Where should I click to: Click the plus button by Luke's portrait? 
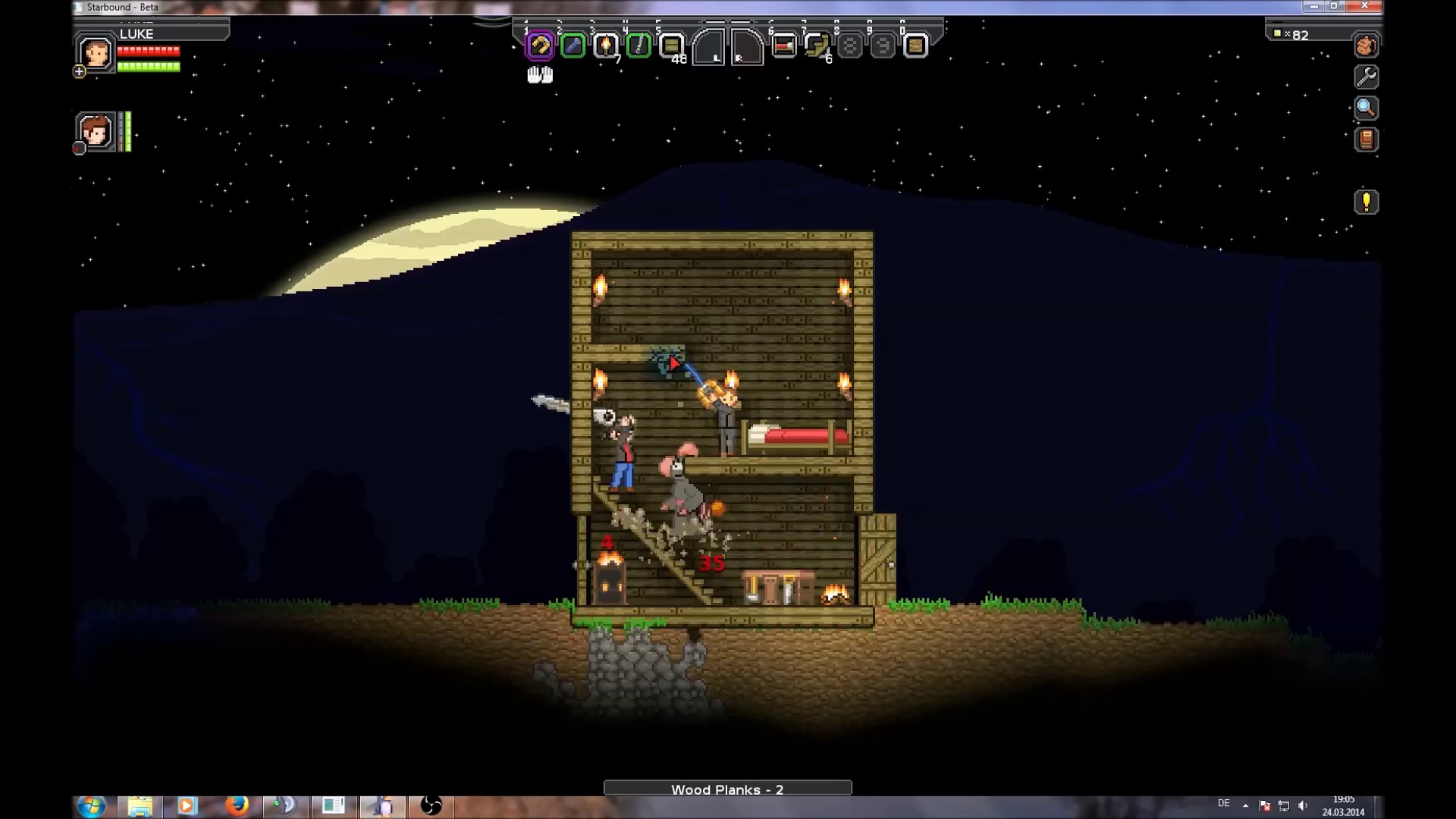[80, 72]
